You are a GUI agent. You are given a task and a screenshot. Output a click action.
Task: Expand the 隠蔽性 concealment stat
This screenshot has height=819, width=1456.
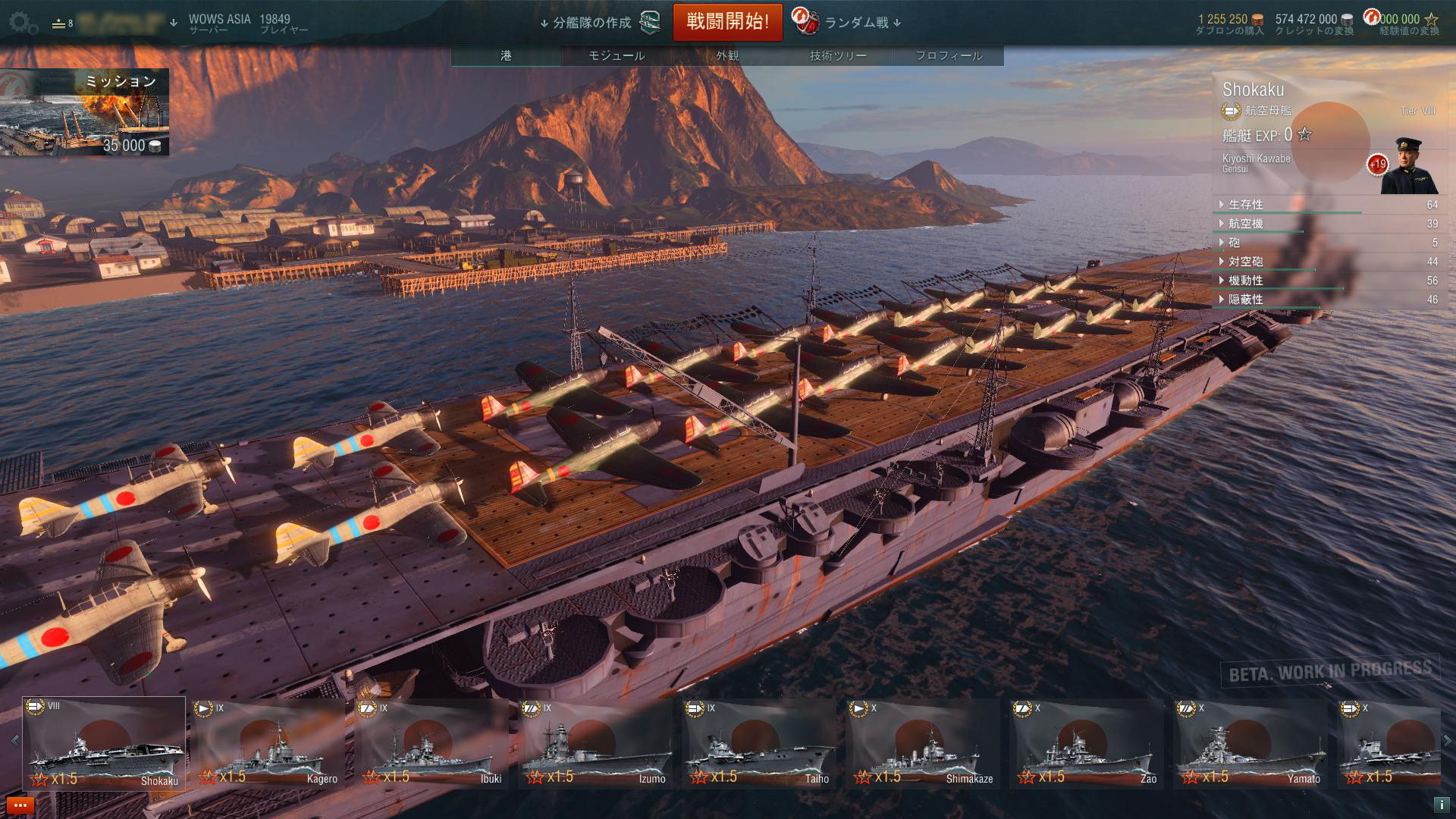(x=1245, y=300)
